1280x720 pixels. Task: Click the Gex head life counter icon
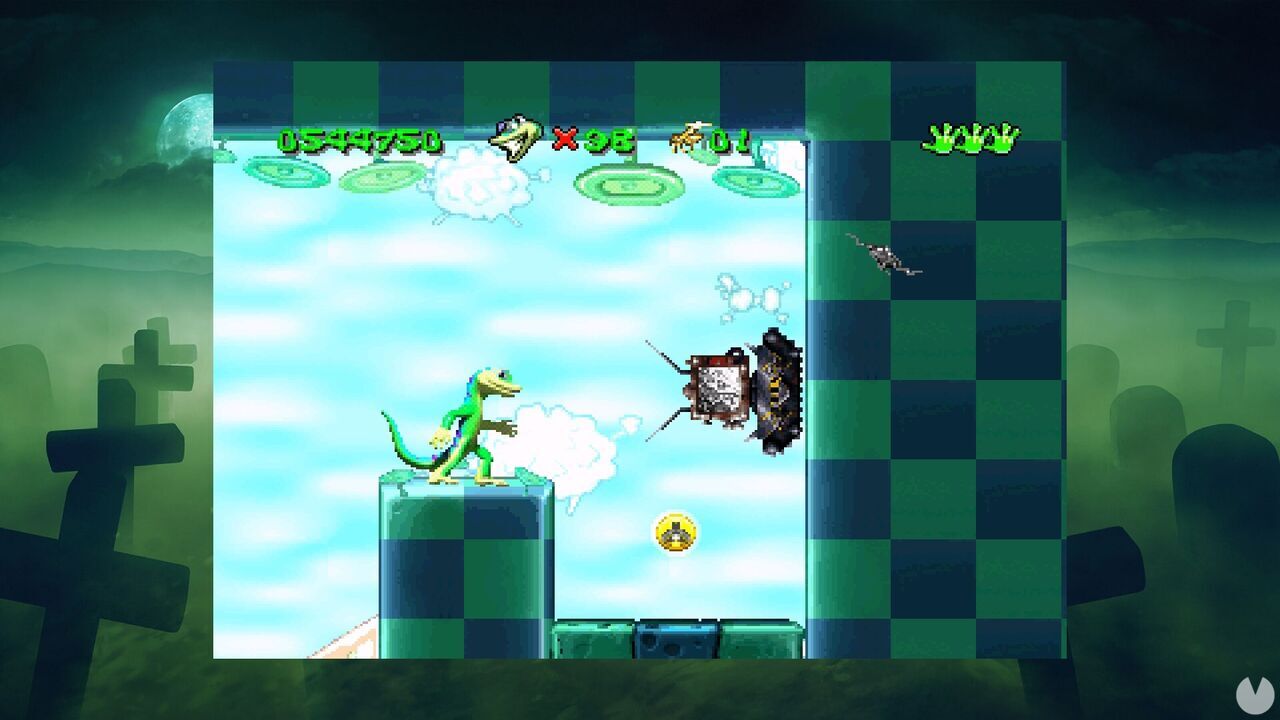(516, 137)
